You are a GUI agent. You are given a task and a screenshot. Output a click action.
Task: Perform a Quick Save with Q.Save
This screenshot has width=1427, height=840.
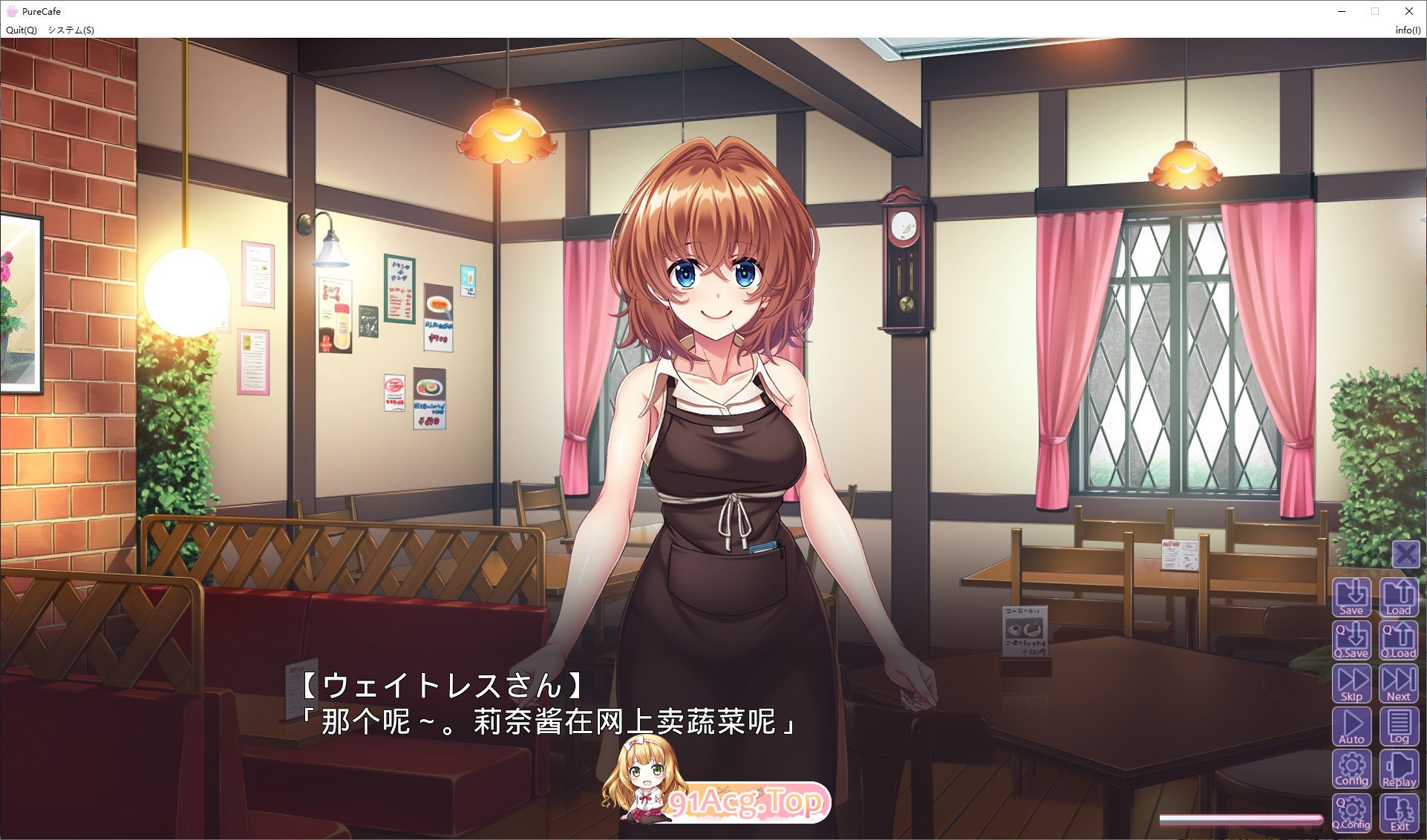[x=1352, y=640]
